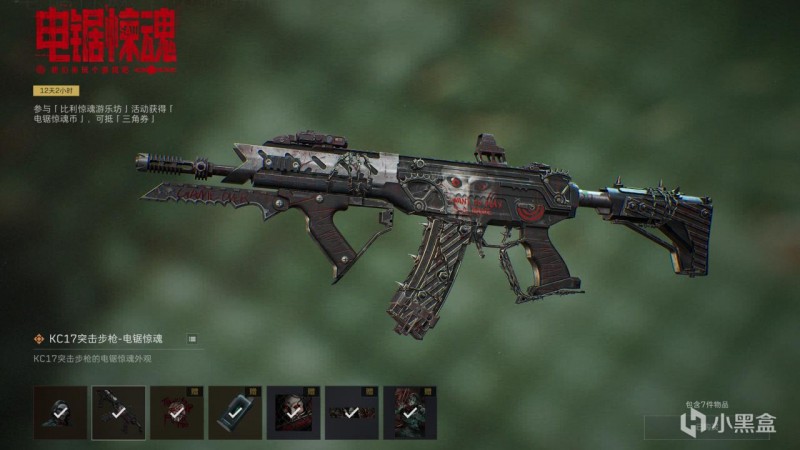Choose the thin horizontal strip item thumbnail
Image resolution: width=800 pixels, height=450 pixels.
pyautogui.click(x=351, y=413)
